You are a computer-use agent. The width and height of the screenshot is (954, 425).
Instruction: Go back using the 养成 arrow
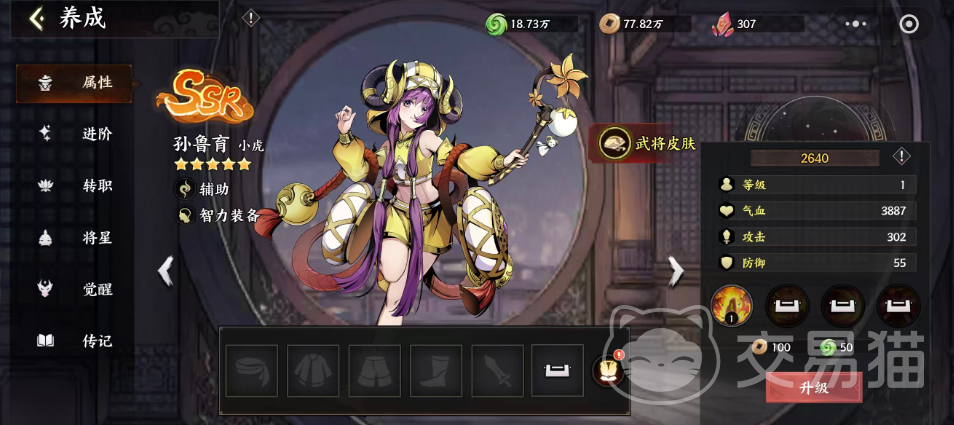36,19
